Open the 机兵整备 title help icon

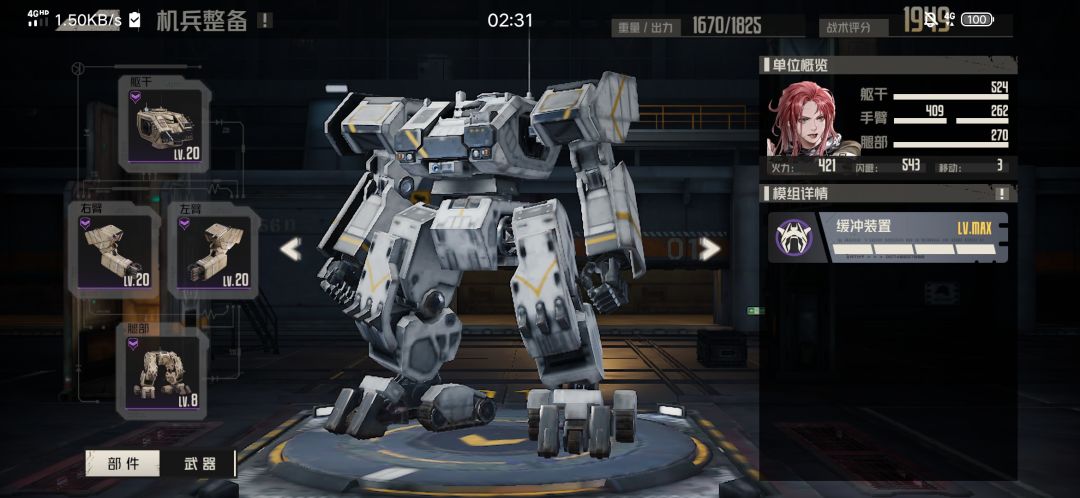coord(264,20)
